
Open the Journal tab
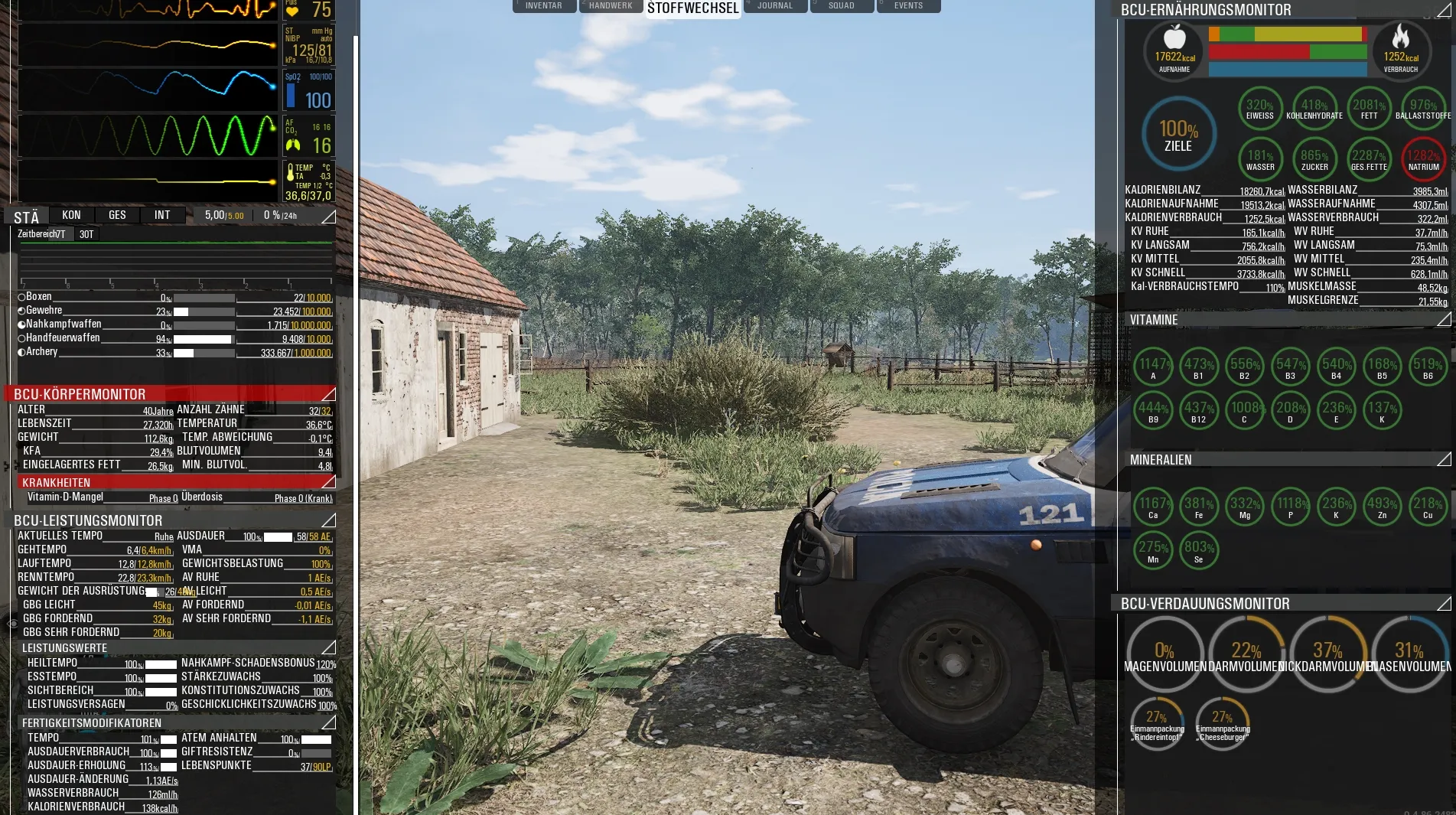click(775, 6)
